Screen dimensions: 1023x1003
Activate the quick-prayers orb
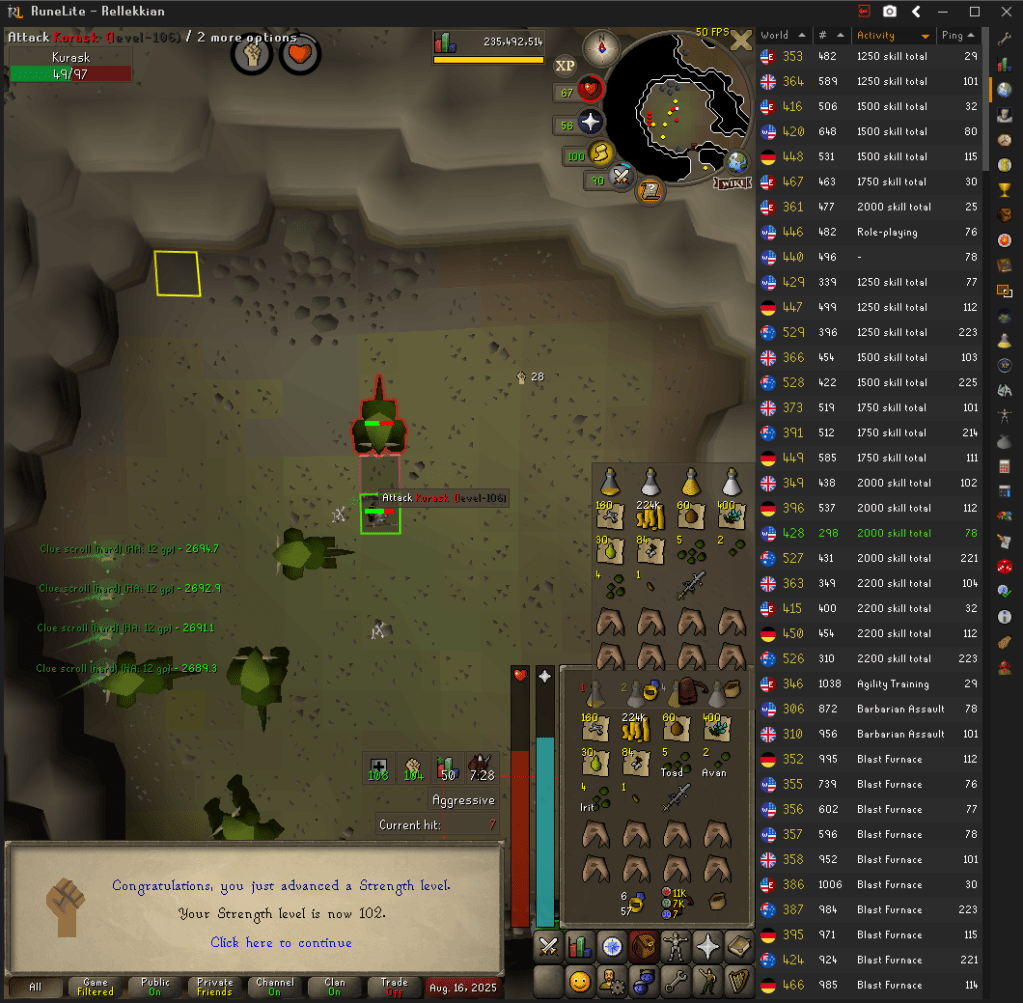pos(591,123)
